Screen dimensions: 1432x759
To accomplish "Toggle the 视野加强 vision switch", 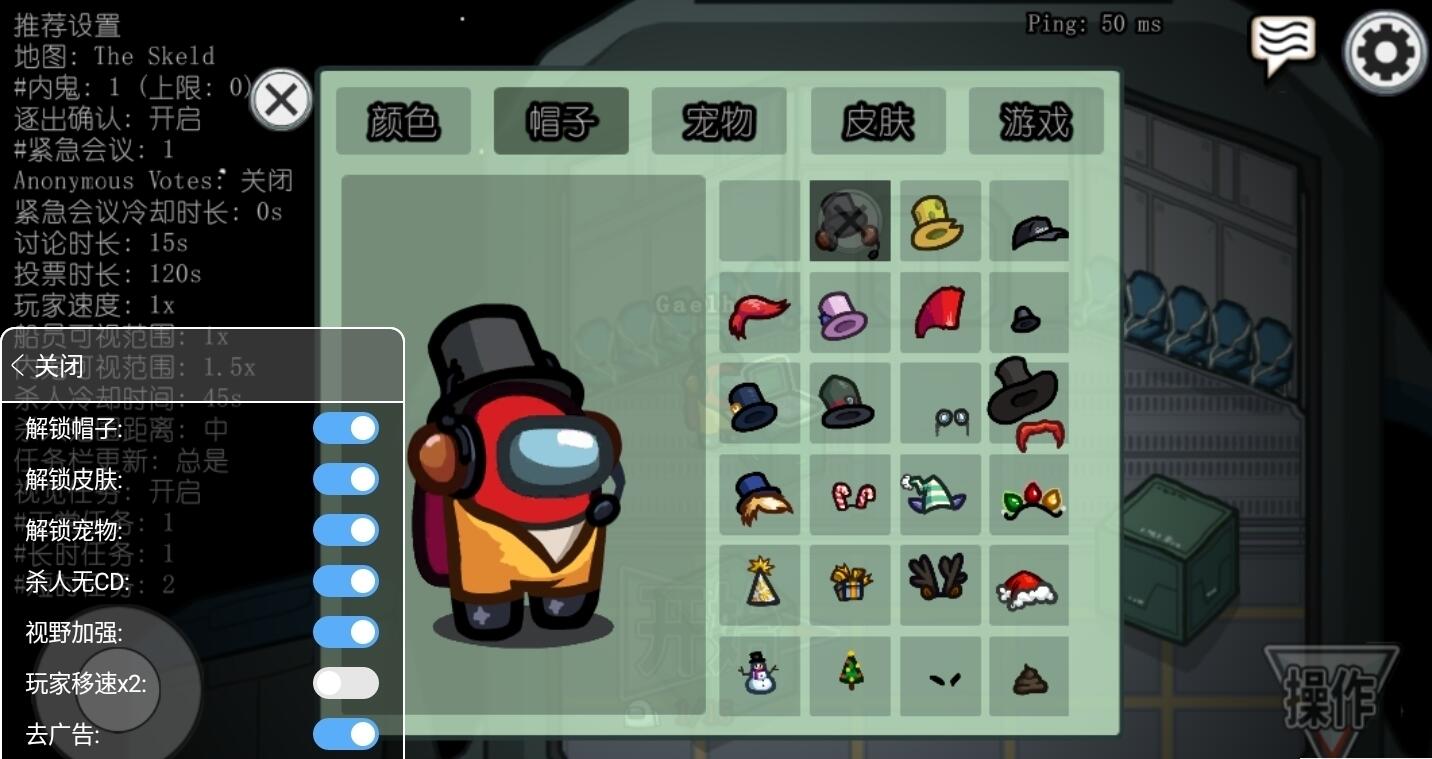I will (346, 633).
